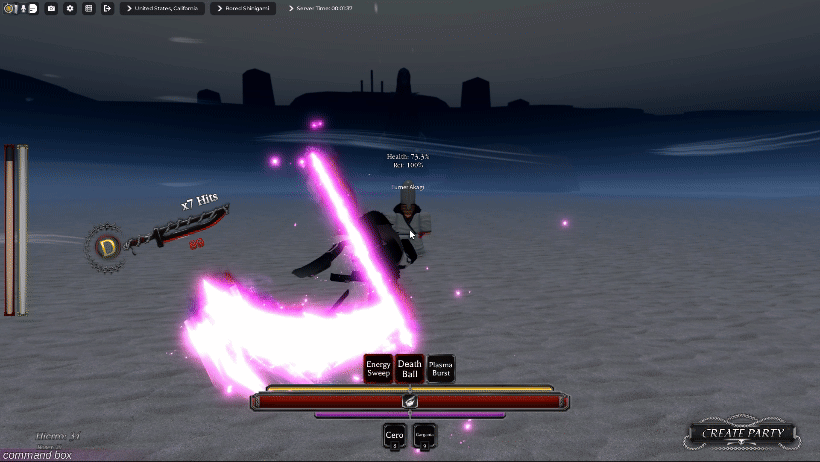Click the exit arrow icon
This screenshot has width=820, height=462.
[107, 8]
